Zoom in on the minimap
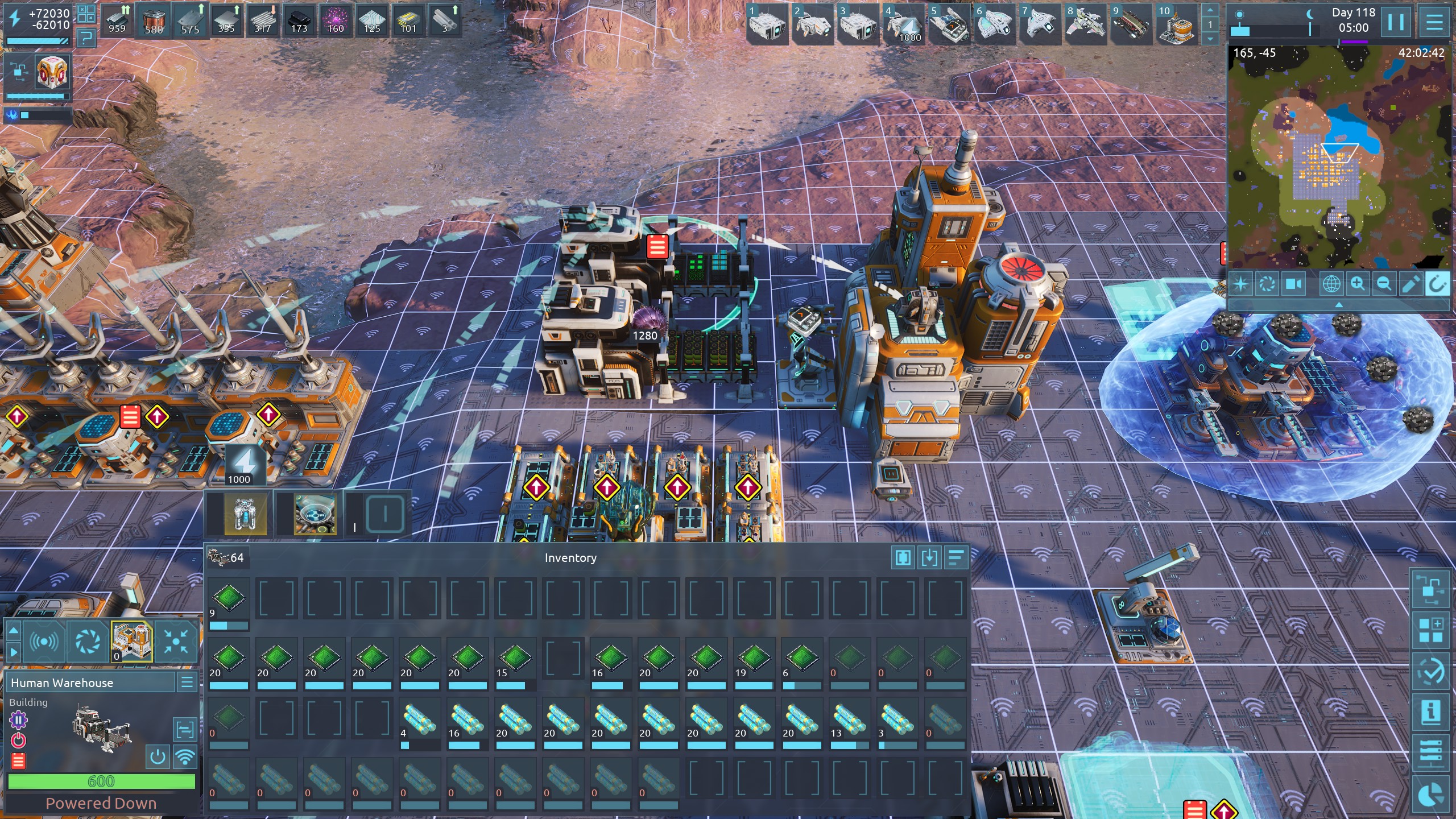1456x819 pixels. click(x=1358, y=283)
